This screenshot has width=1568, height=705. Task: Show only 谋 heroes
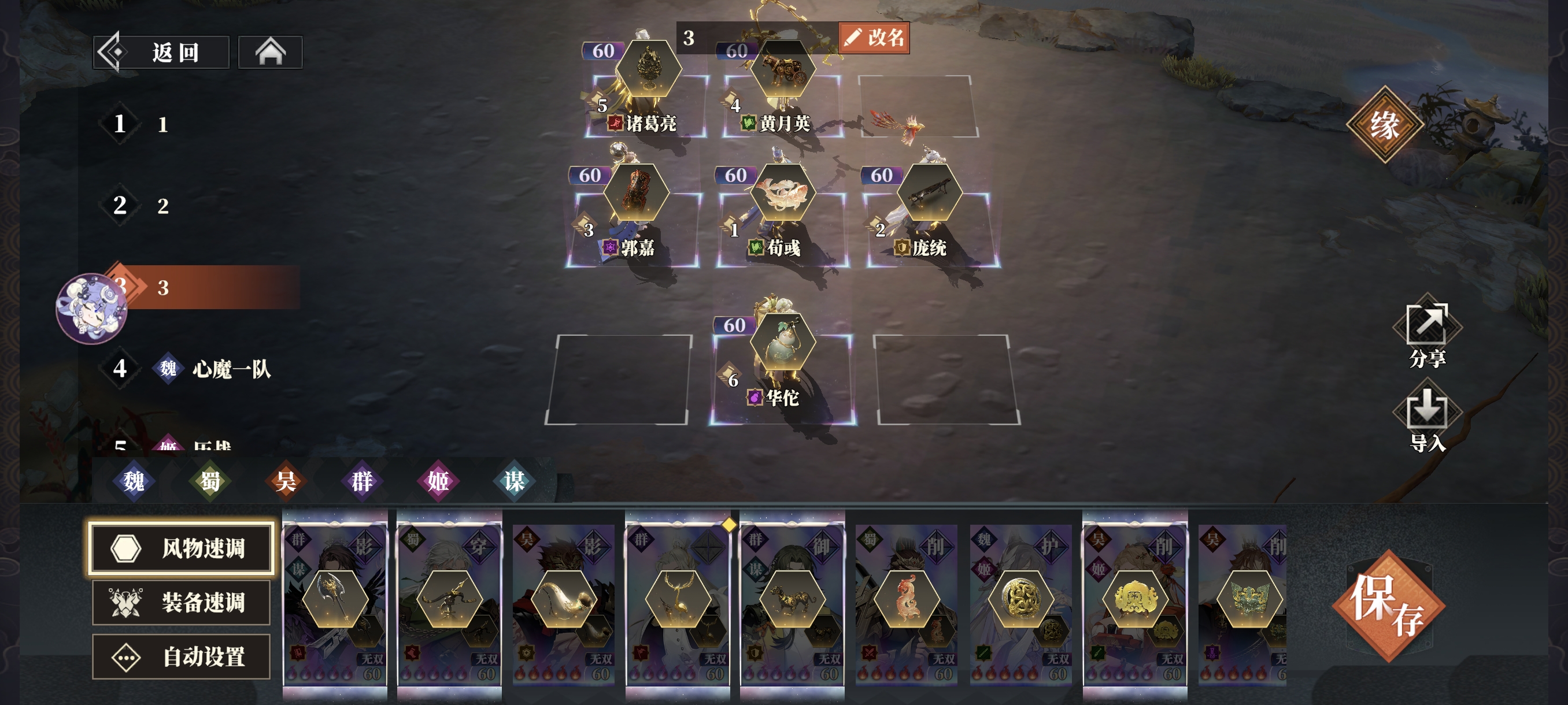pos(515,481)
